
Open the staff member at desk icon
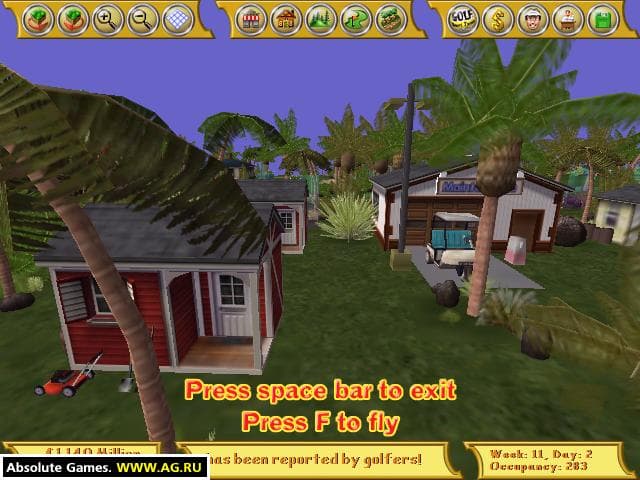(x=566, y=19)
